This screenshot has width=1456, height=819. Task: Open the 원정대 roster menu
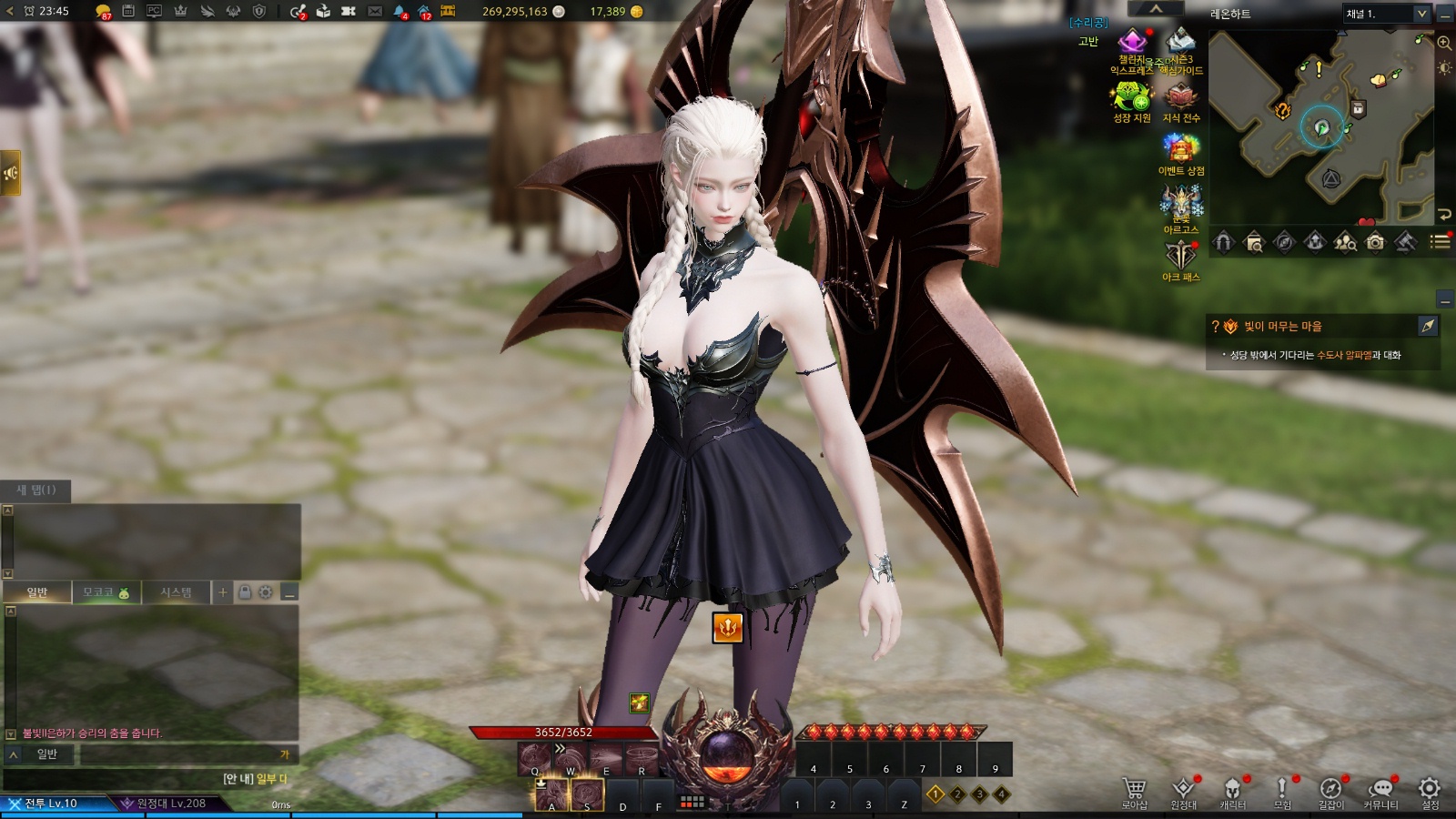pyautogui.click(x=1183, y=790)
